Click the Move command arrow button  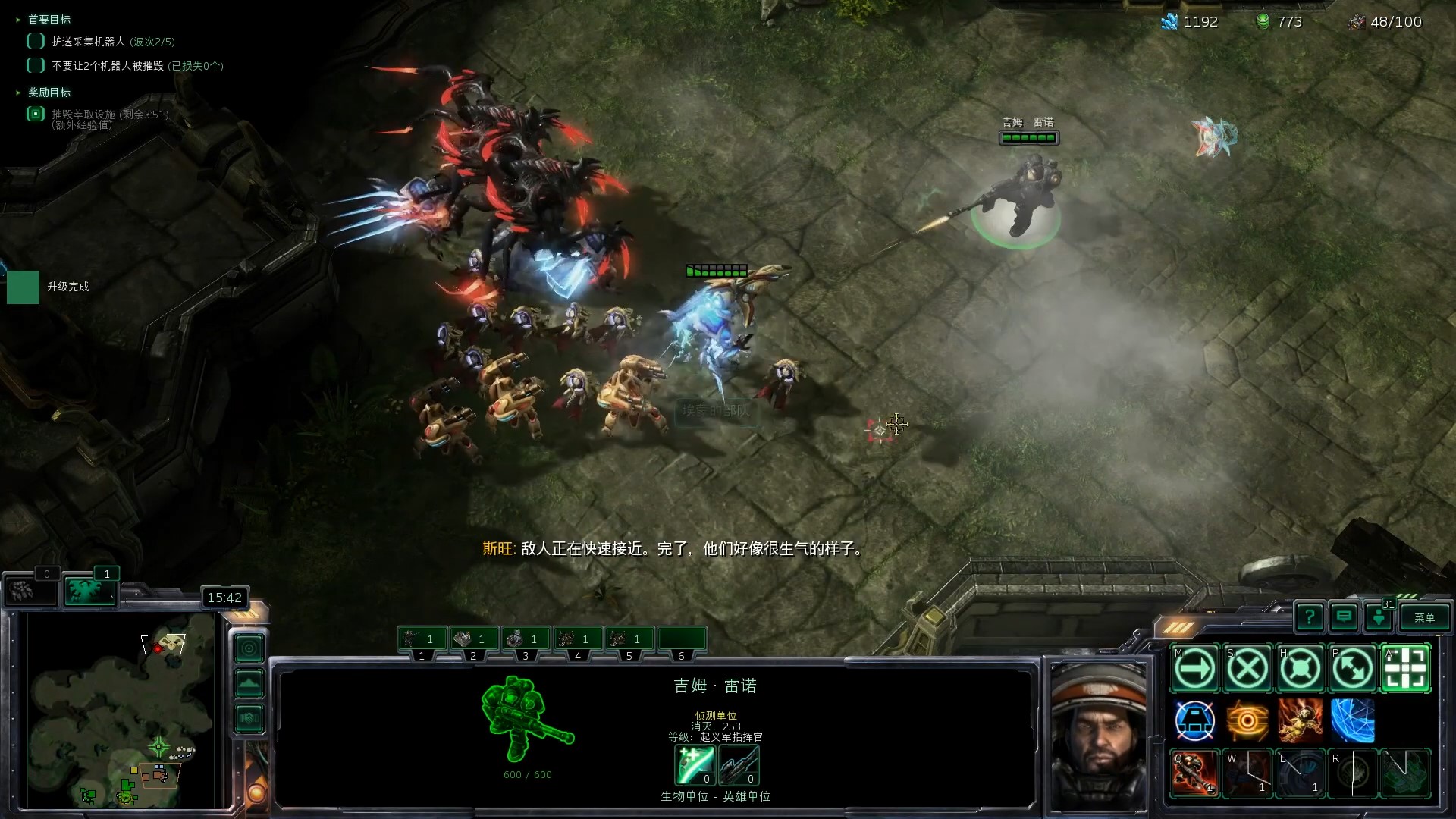click(1195, 669)
